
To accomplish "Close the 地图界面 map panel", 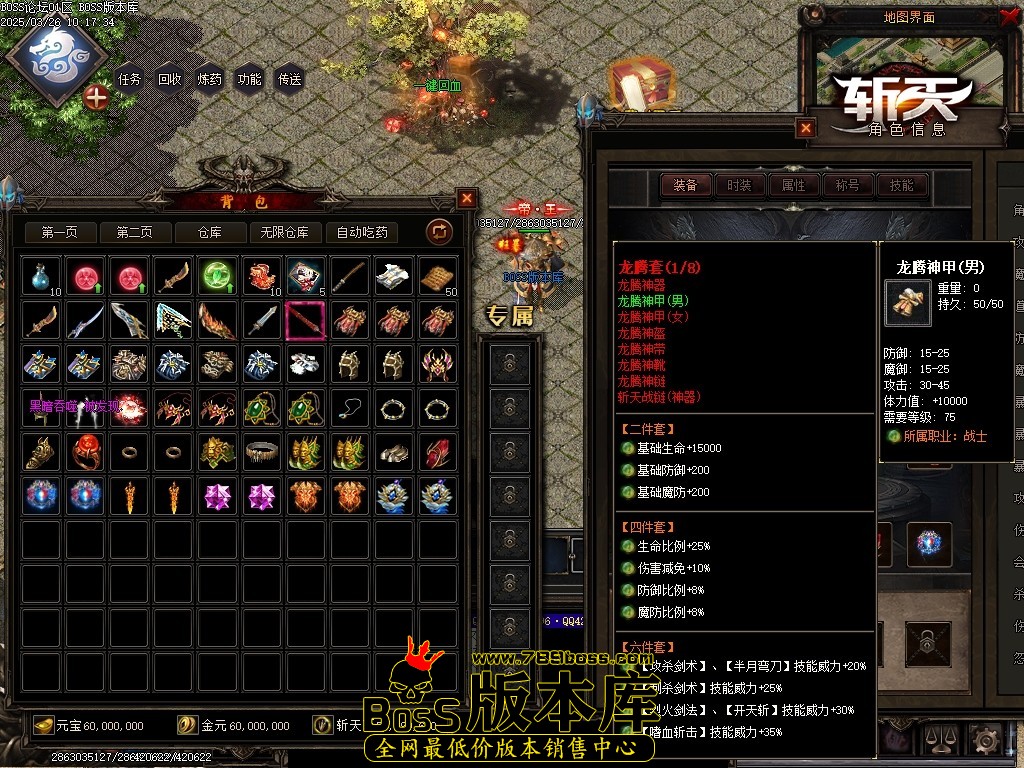I will pos(1007,17).
